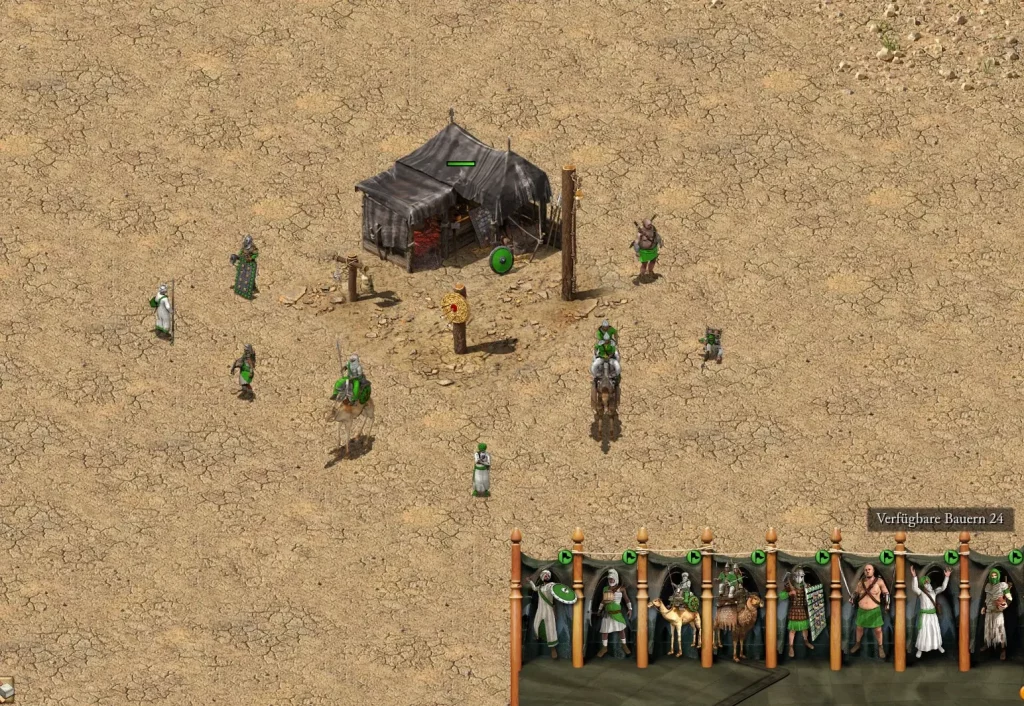Select the bald bare-chested scimitar fighter

tap(867, 610)
